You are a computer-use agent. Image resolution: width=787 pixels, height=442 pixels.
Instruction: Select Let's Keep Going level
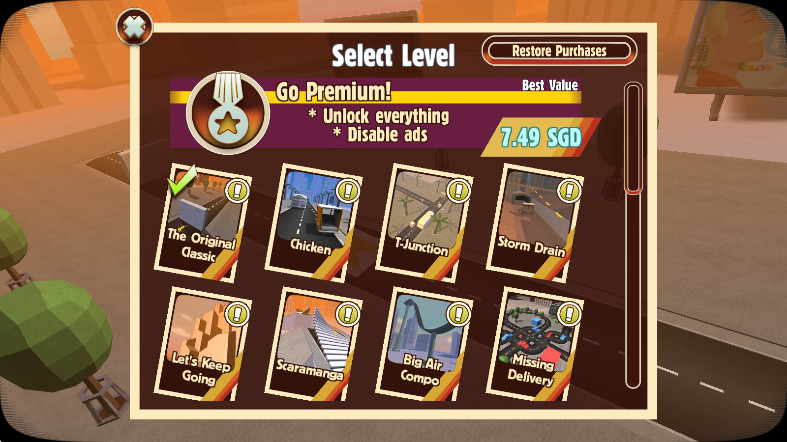(x=200, y=345)
